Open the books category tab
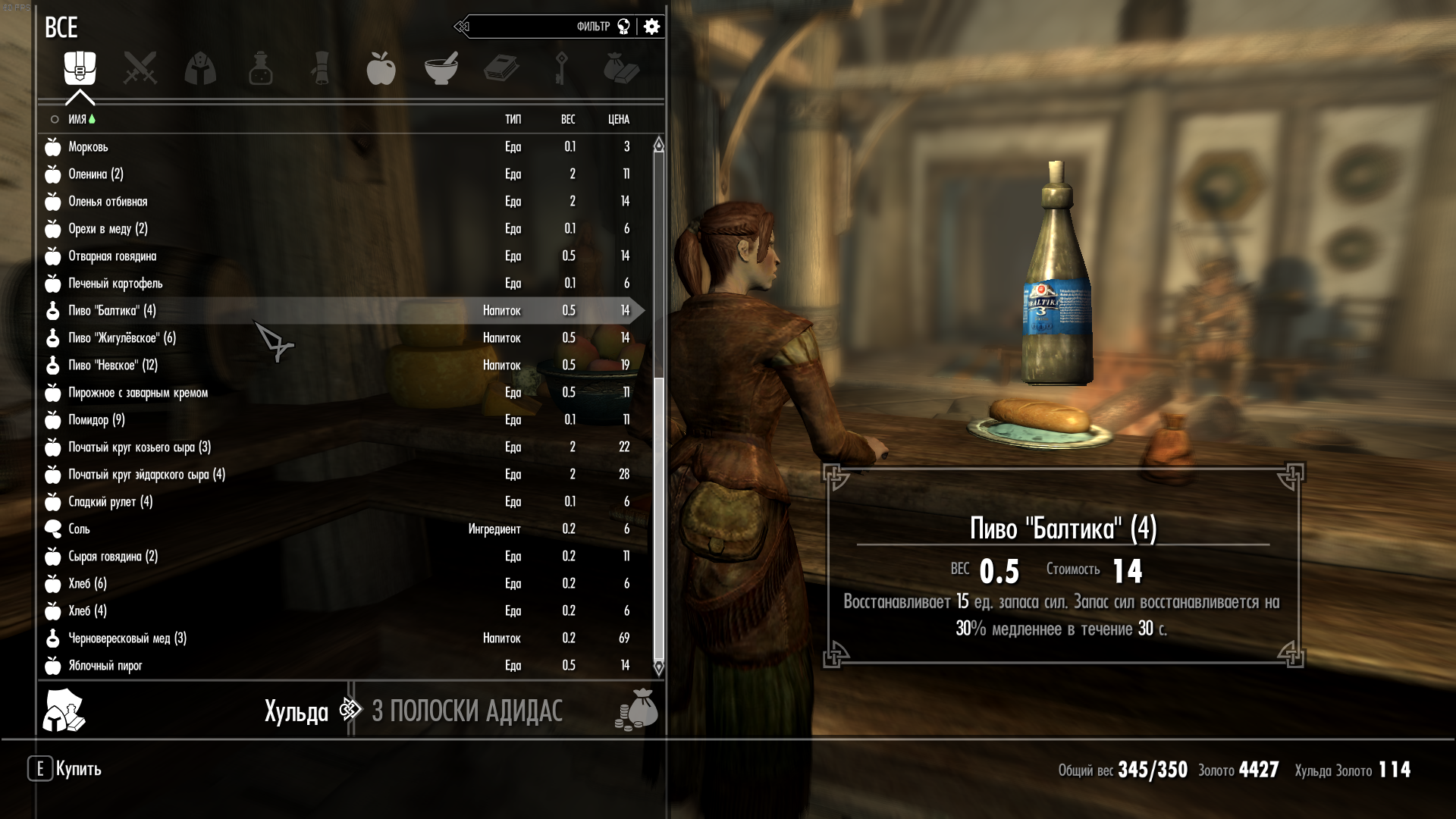The width and height of the screenshot is (1456, 819). [x=501, y=68]
